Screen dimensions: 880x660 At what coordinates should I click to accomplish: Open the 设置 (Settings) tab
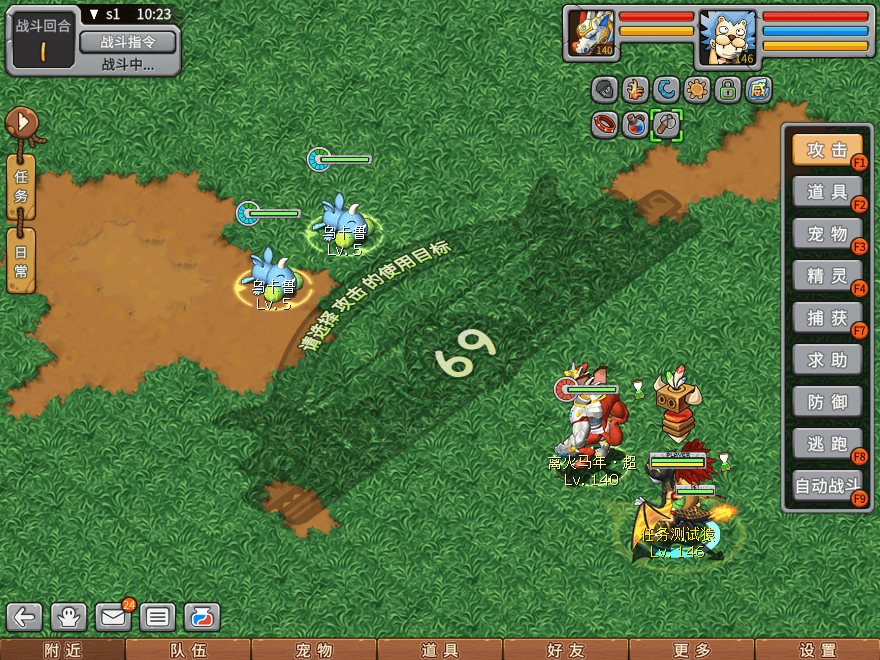(817, 650)
